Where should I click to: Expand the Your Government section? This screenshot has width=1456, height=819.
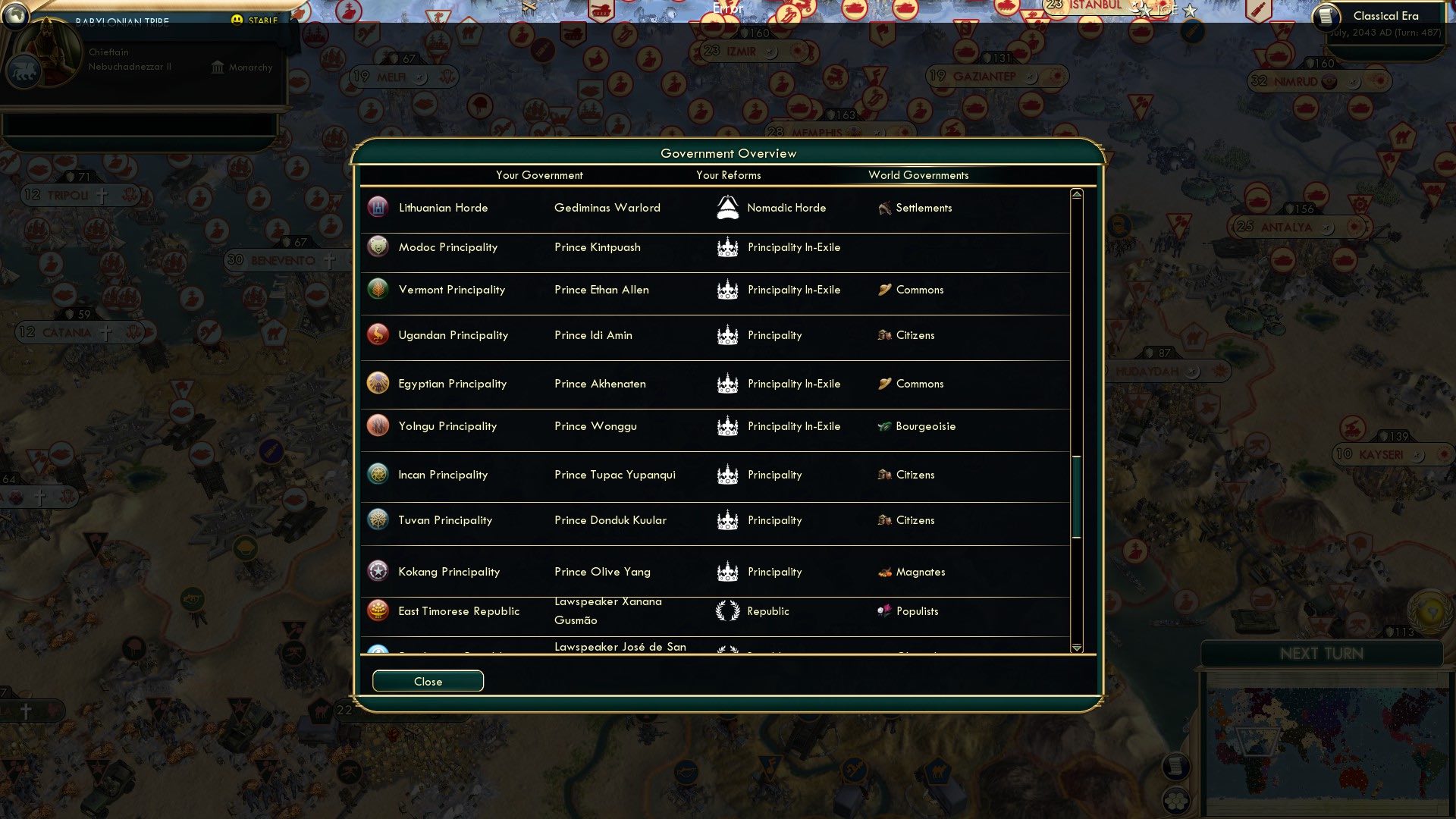click(x=539, y=175)
